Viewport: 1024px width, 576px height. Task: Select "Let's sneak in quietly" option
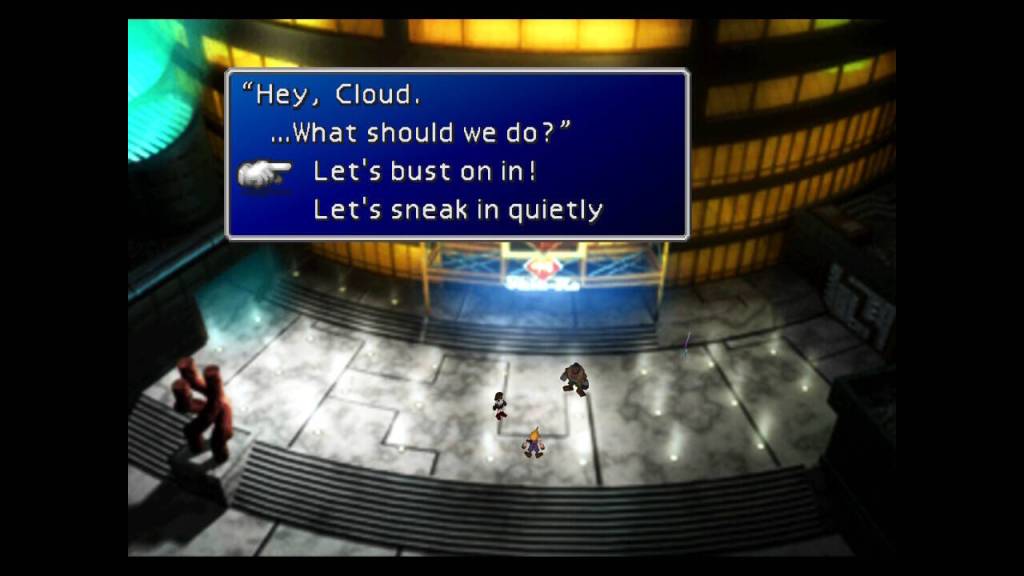458,209
